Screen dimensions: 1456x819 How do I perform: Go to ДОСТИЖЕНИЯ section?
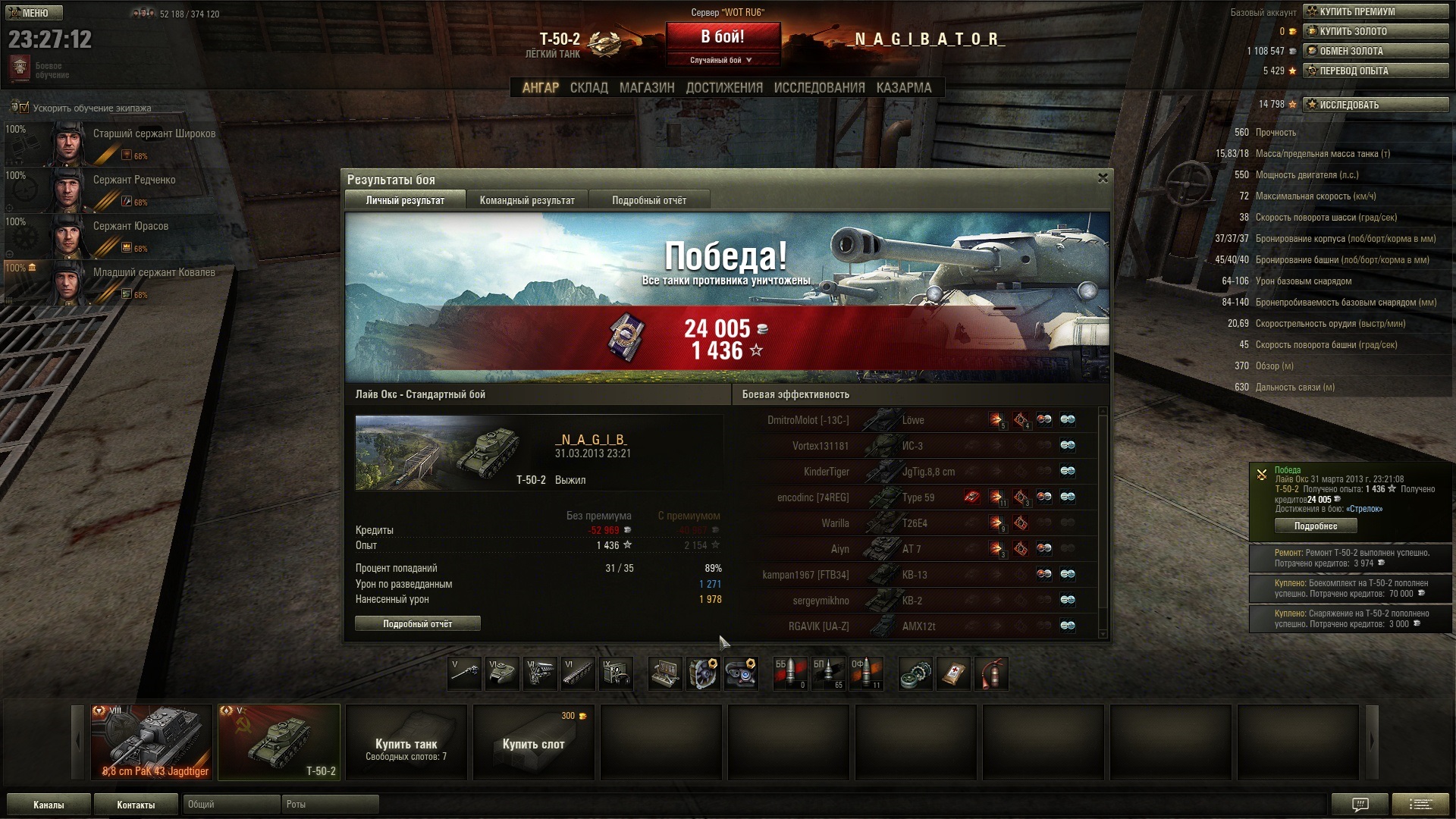coord(723,88)
